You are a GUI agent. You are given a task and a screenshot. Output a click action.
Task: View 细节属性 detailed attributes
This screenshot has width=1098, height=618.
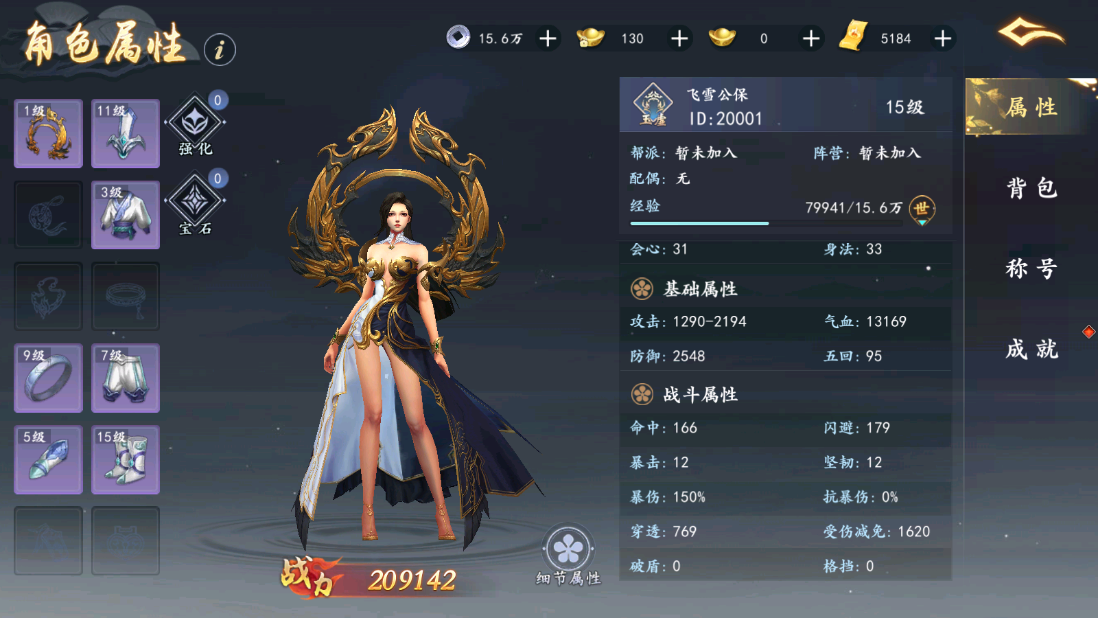tap(569, 551)
